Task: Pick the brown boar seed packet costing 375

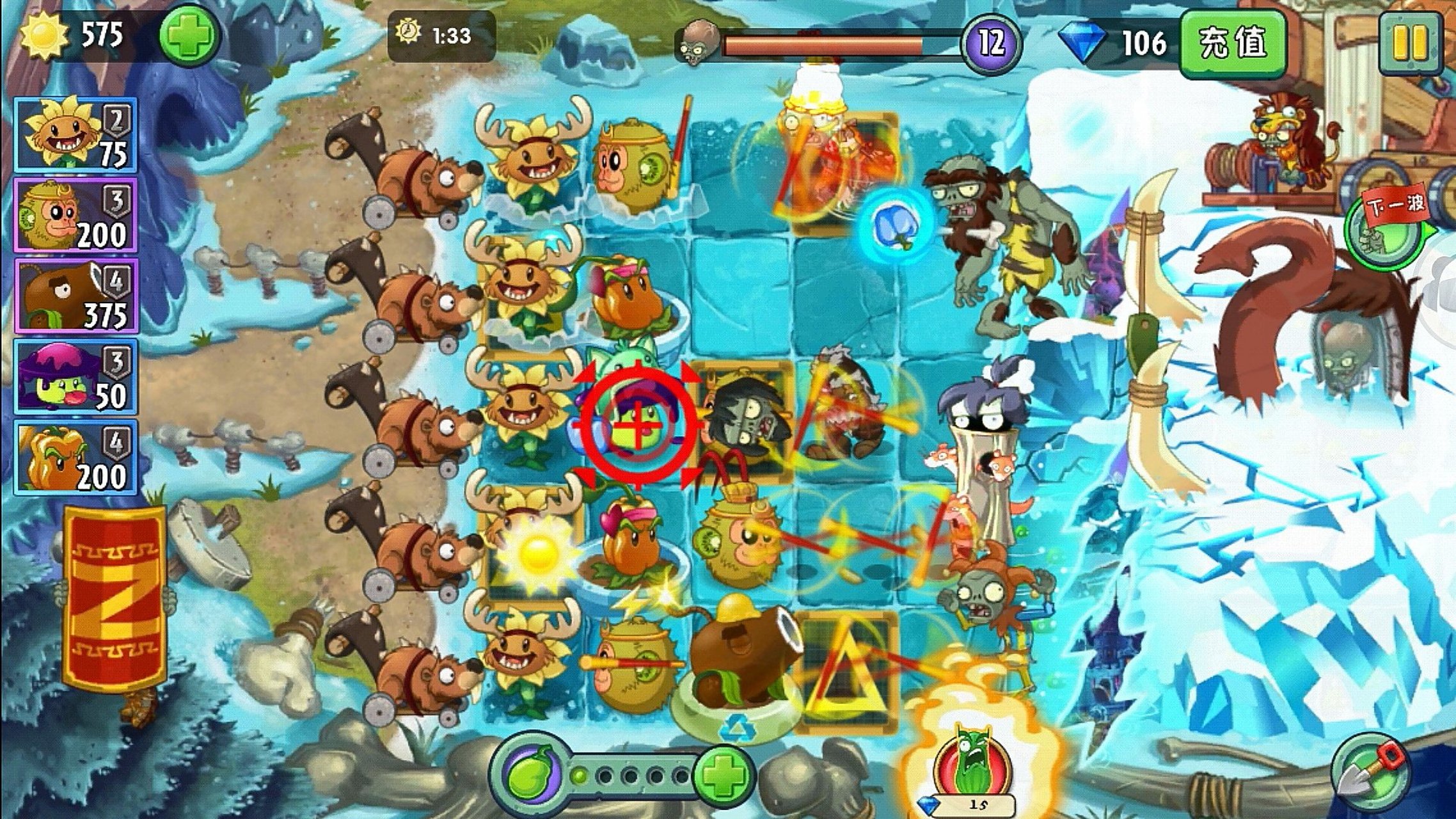Action: (75, 296)
